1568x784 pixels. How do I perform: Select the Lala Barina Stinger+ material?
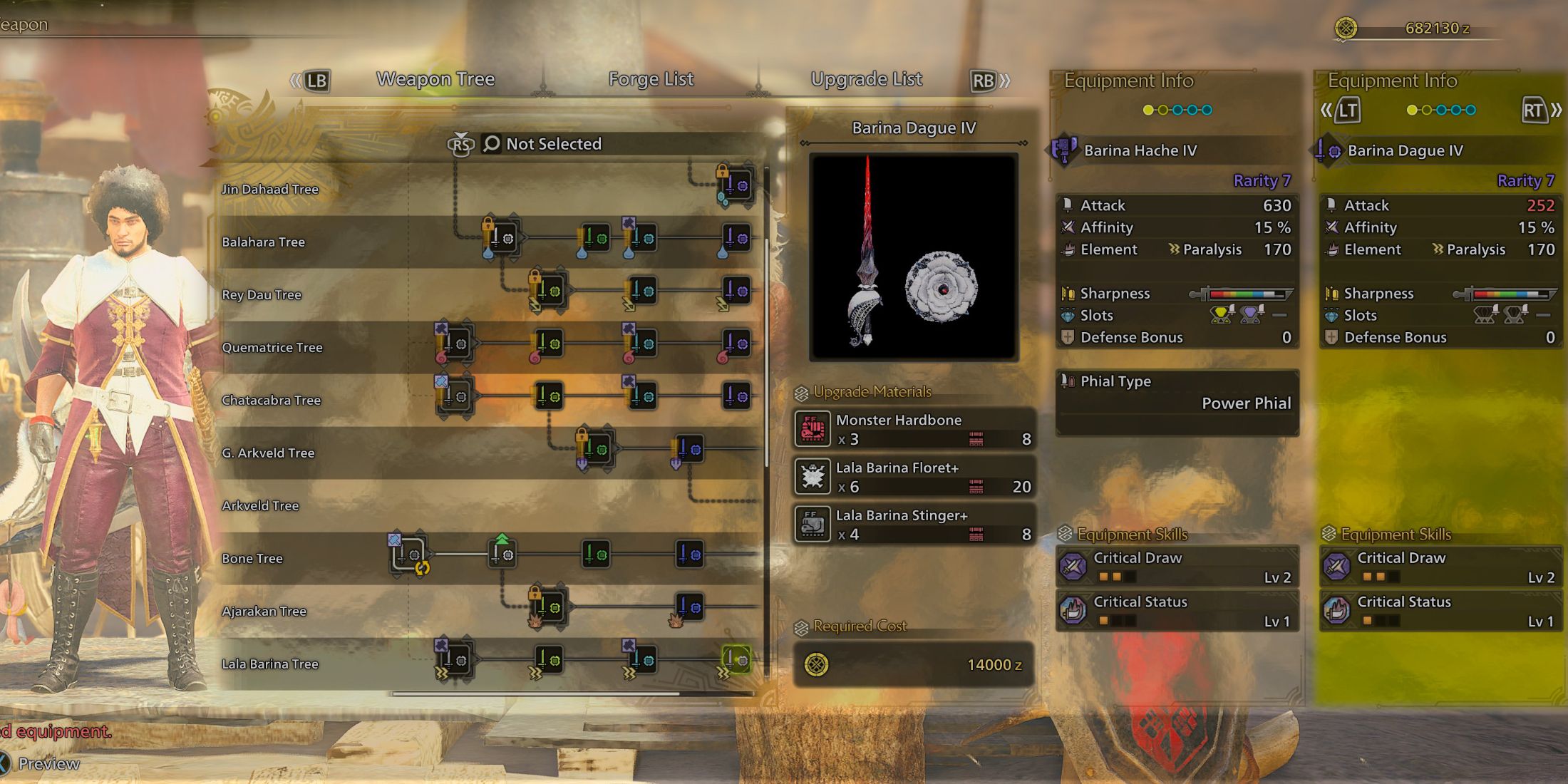tap(914, 525)
